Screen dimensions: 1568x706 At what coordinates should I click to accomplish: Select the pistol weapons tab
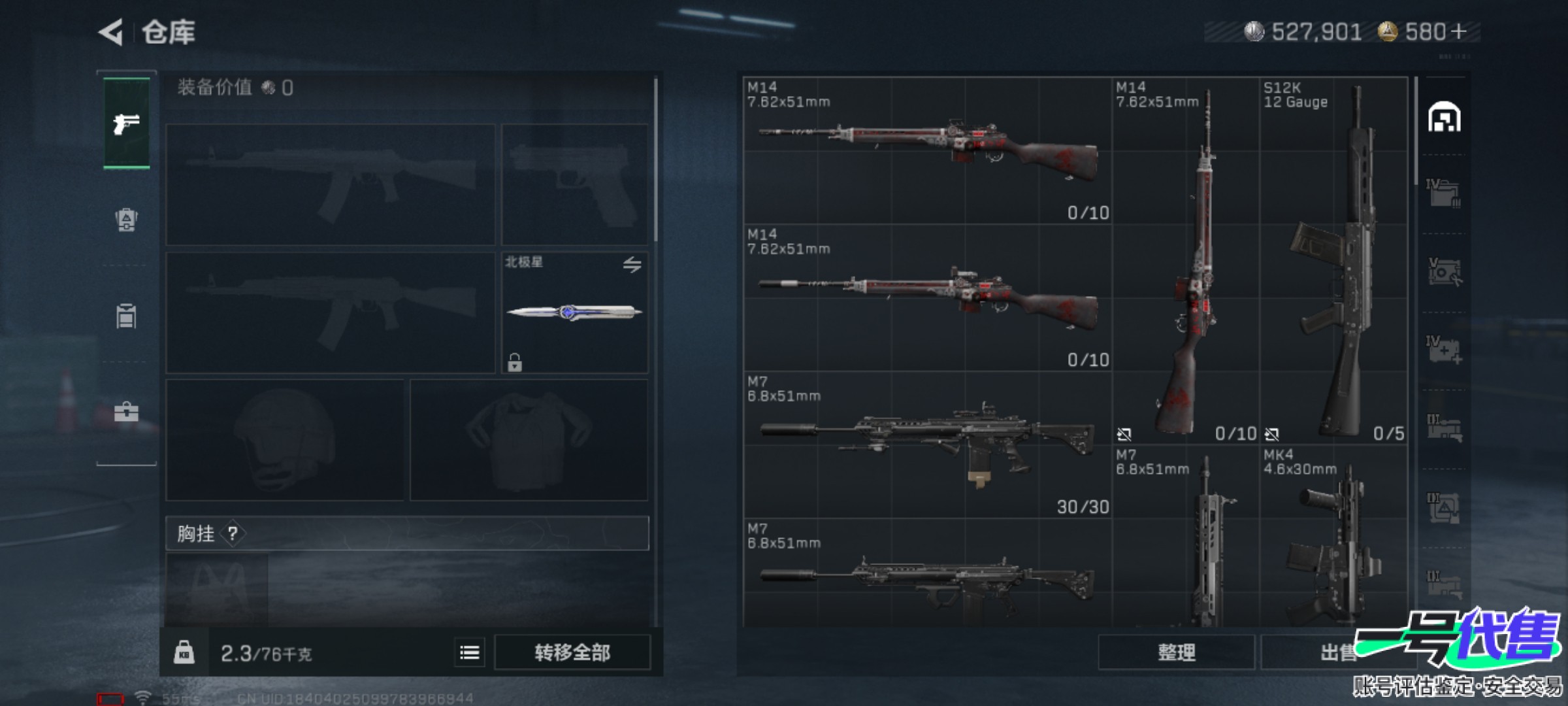pos(126,123)
